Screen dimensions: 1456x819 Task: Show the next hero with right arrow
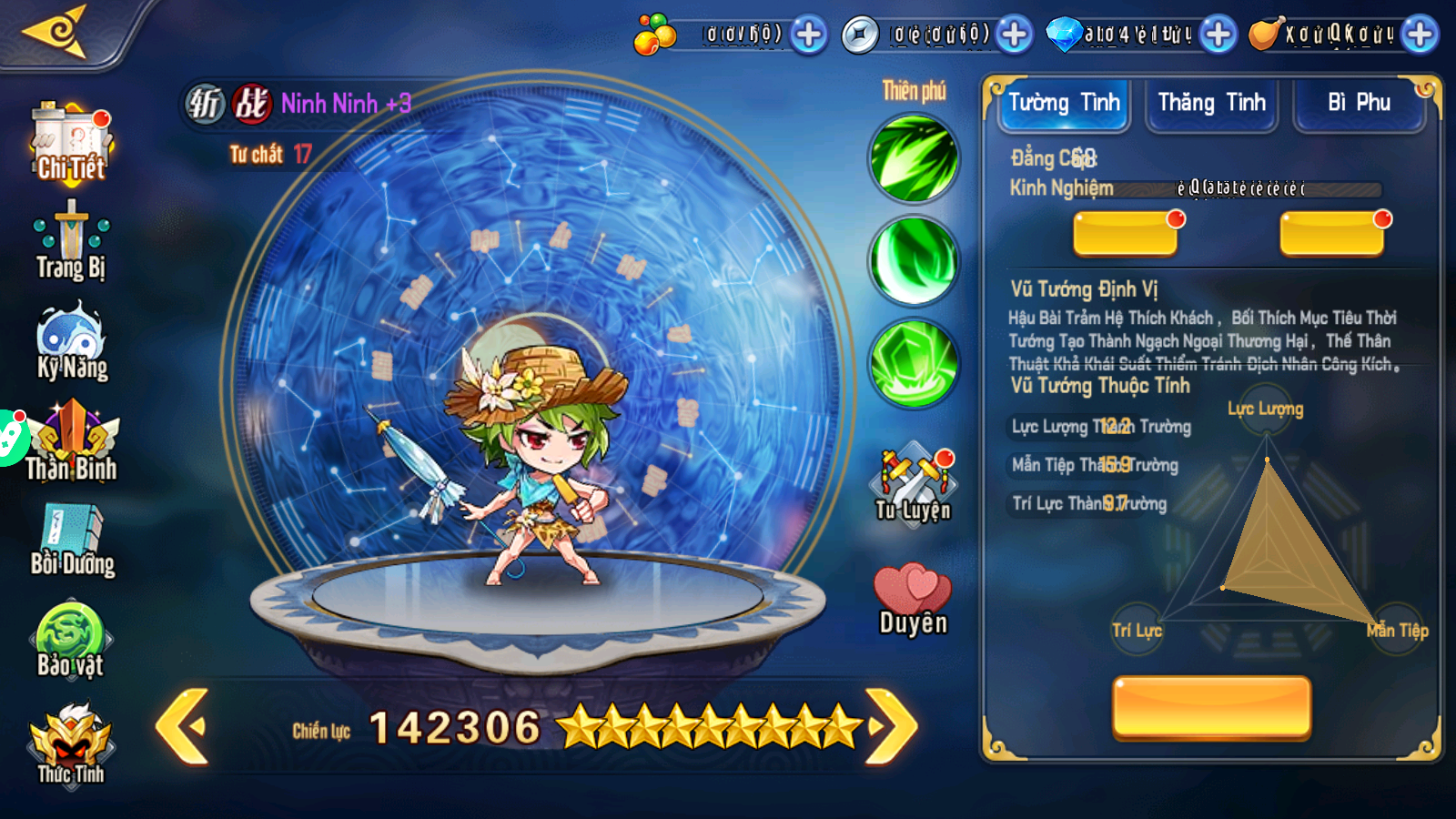coord(892,726)
